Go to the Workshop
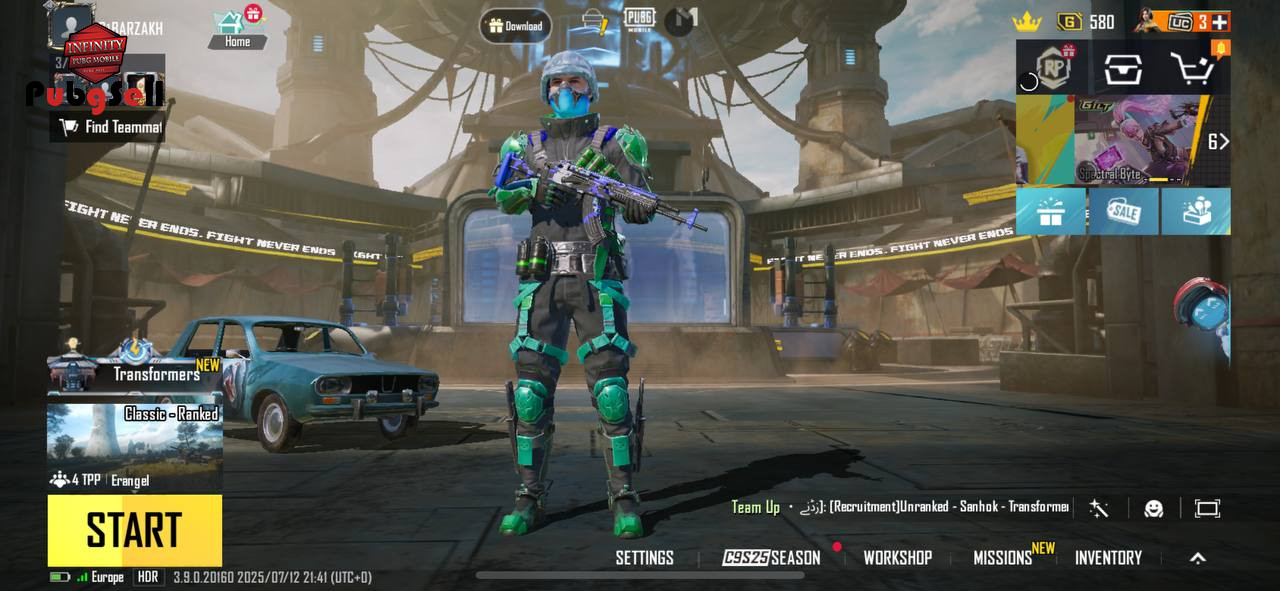 tap(897, 558)
